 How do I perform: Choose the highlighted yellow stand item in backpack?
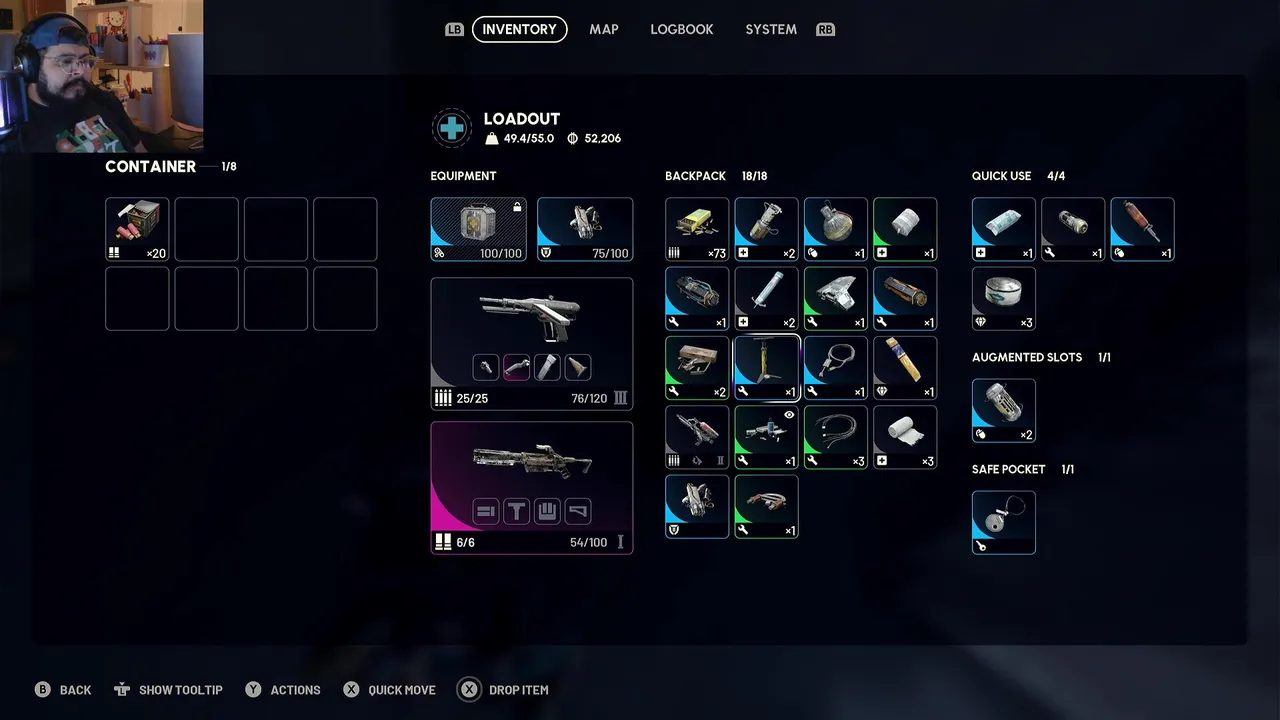[766, 367]
